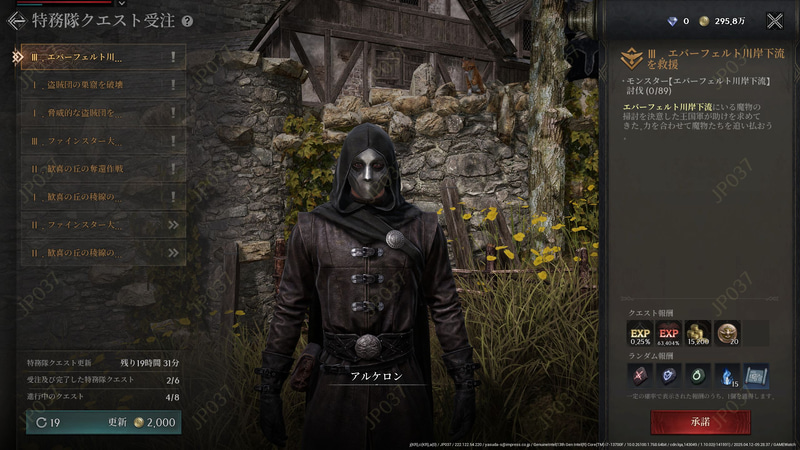The height and width of the screenshot is (450, 800).
Task: View the blue flame reward of 15
Action: (x=727, y=376)
